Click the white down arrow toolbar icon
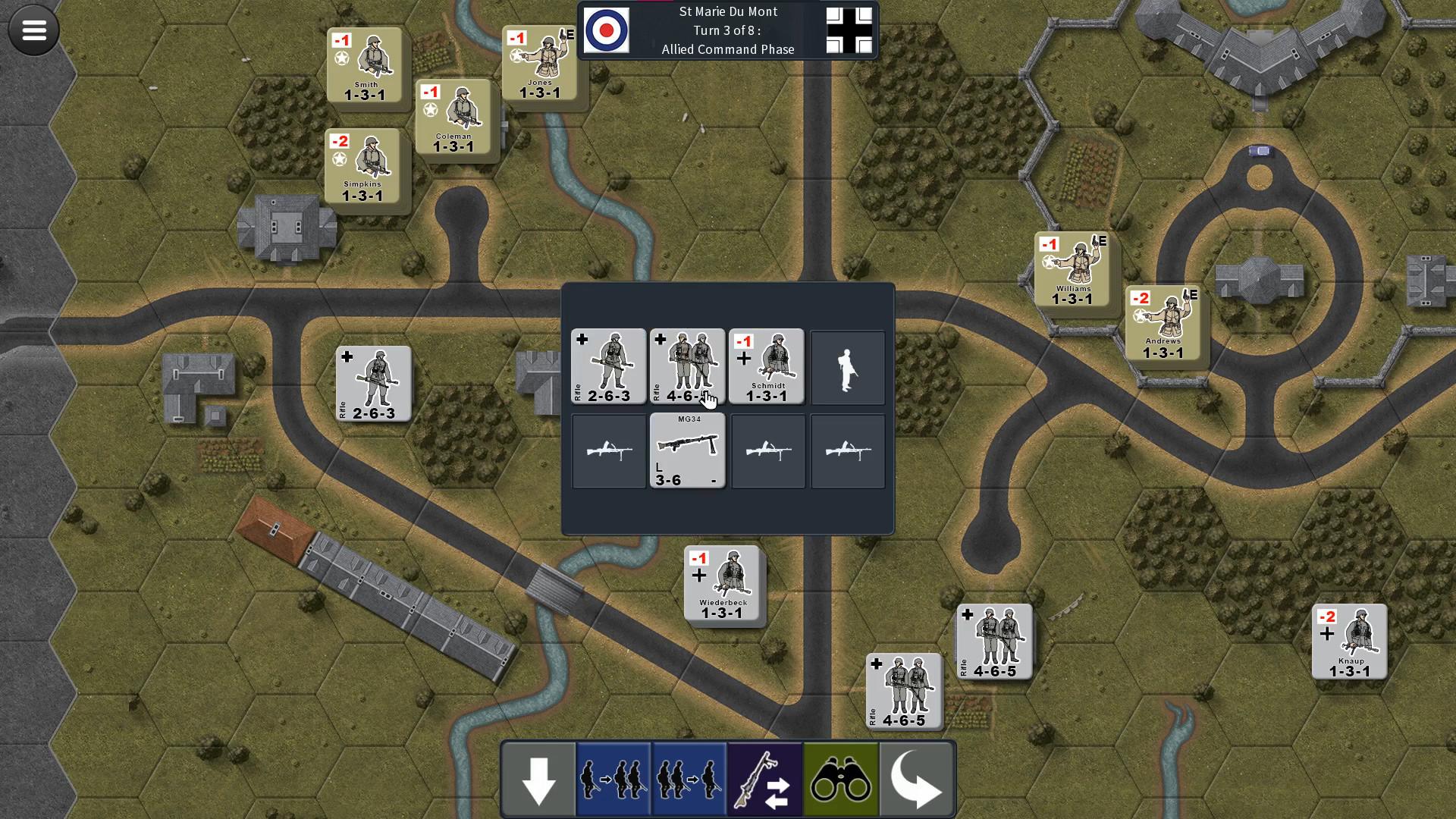The height and width of the screenshot is (819, 1456). (x=538, y=778)
